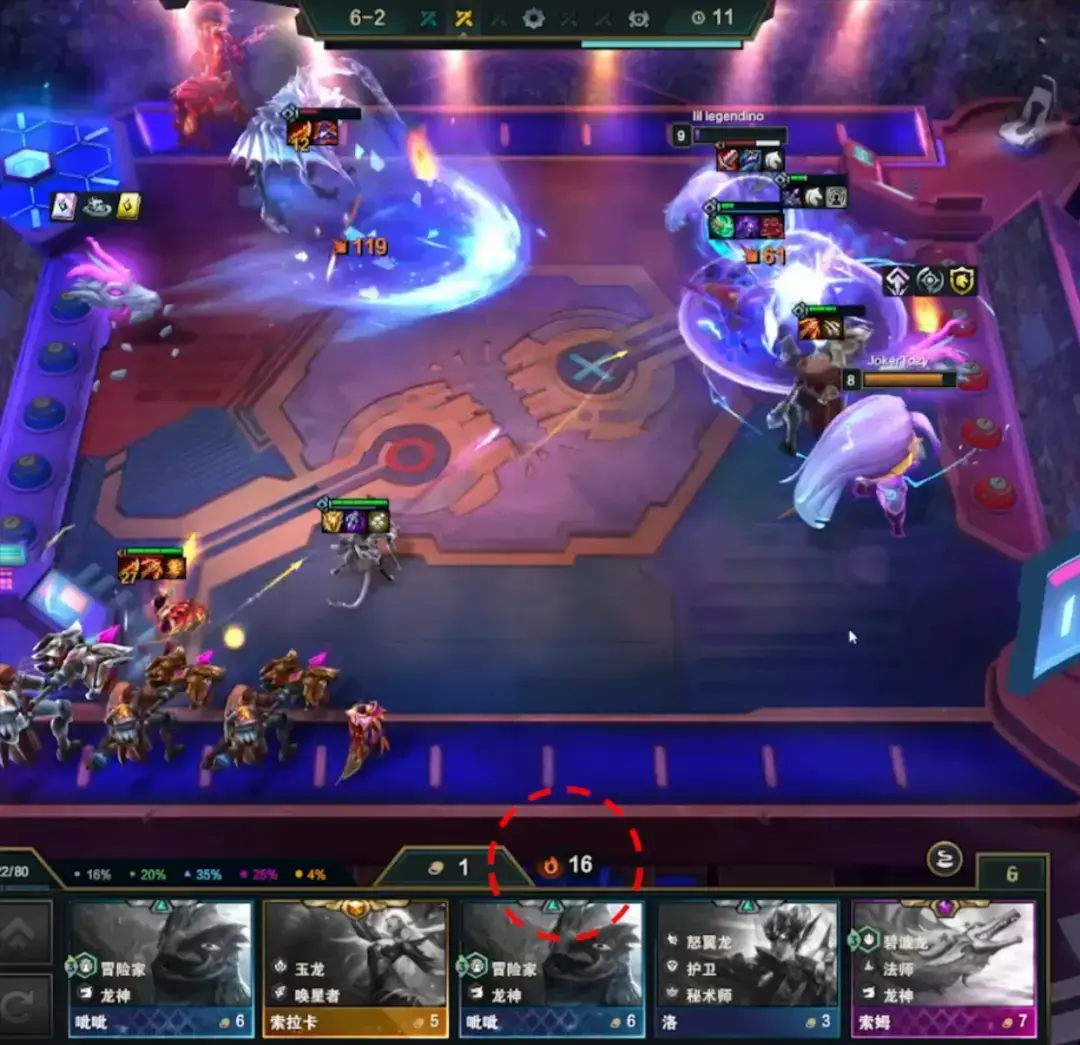The width and height of the screenshot is (1080, 1045).
Task: View the opponent's gold shield augment icon
Action: (963, 281)
